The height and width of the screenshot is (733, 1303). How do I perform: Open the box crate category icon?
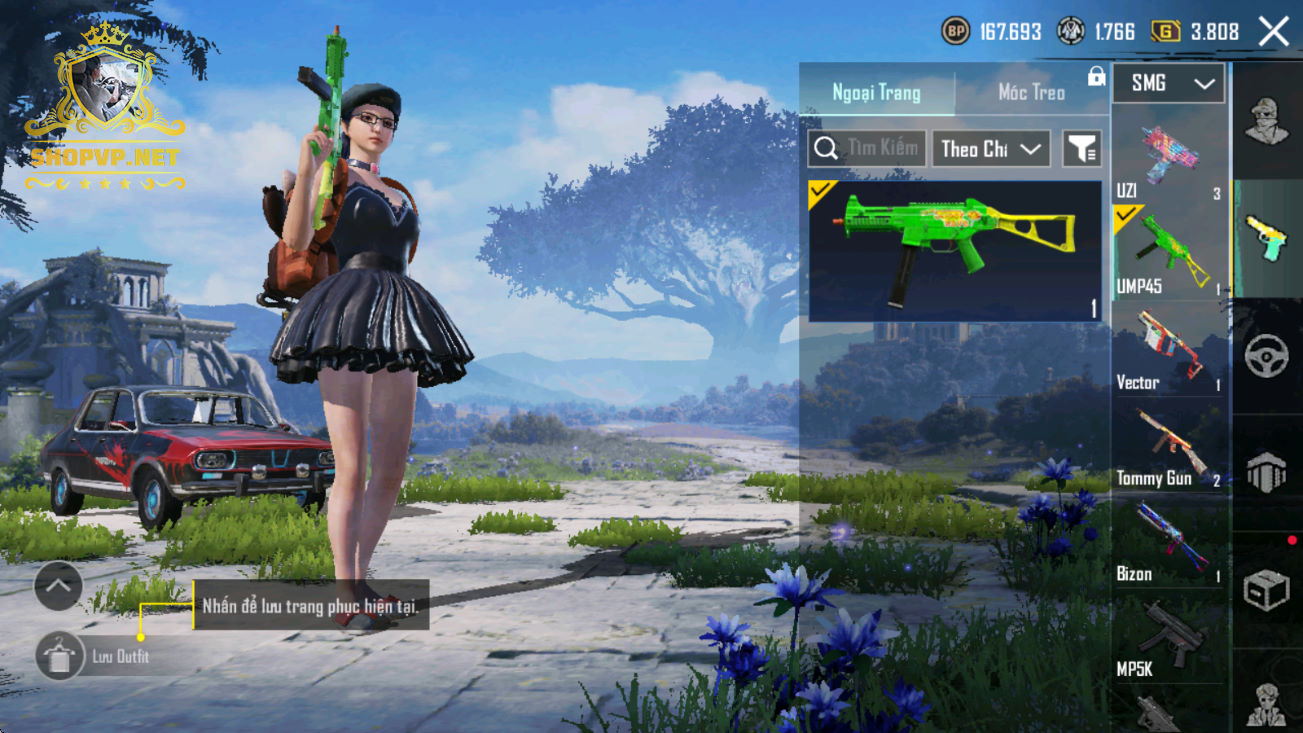point(1267,590)
